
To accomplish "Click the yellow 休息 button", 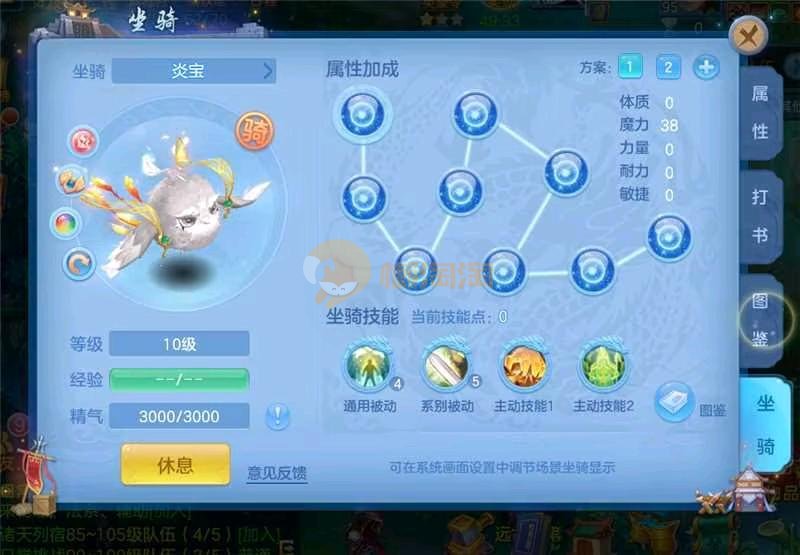I will (x=175, y=465).
